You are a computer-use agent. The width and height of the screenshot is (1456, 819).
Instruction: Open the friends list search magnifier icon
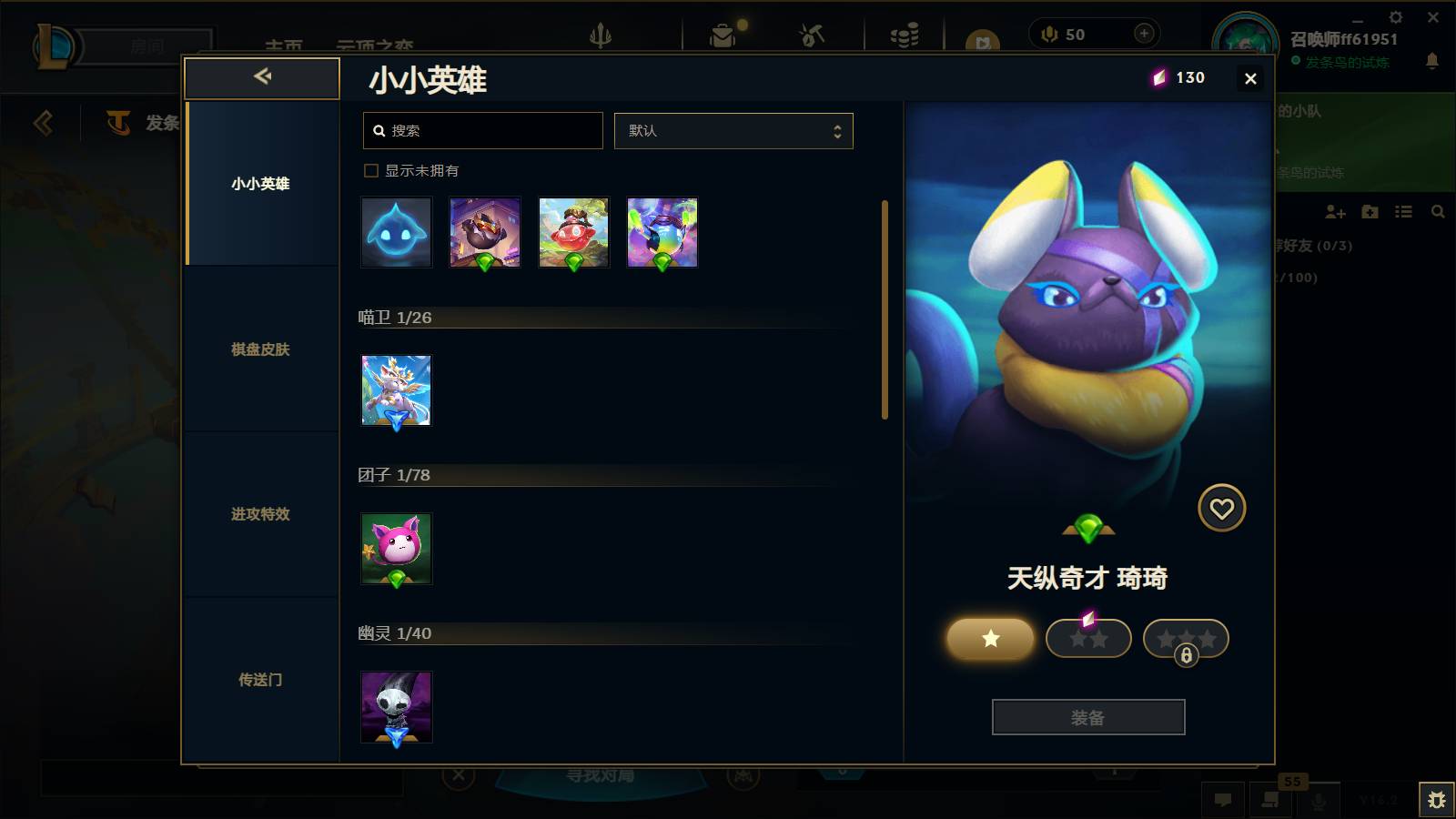click(1438, 211)
